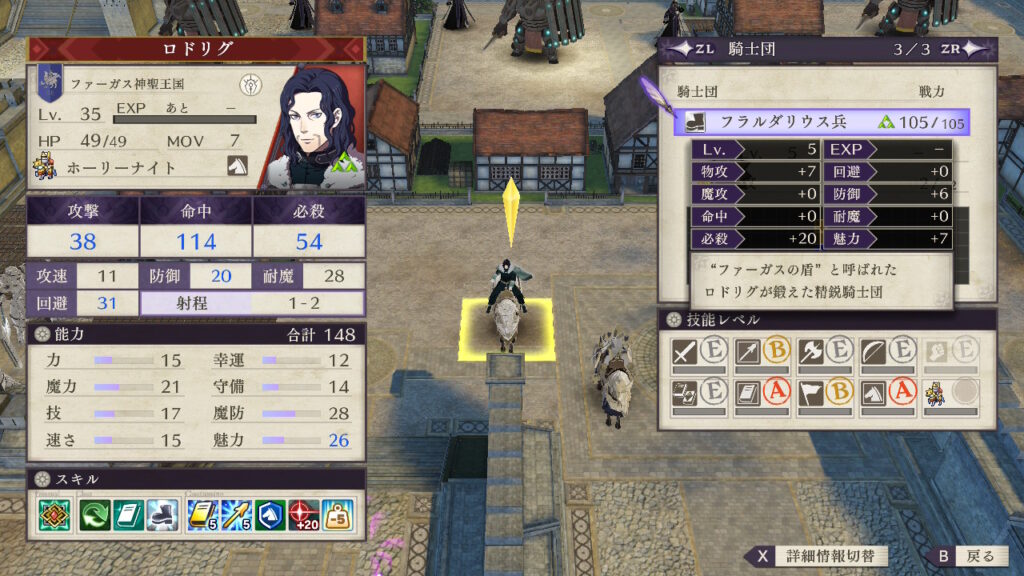Select the red crit +20 skill icon
The width and height of the screenshot is (1024, 576).
point(305,514)
